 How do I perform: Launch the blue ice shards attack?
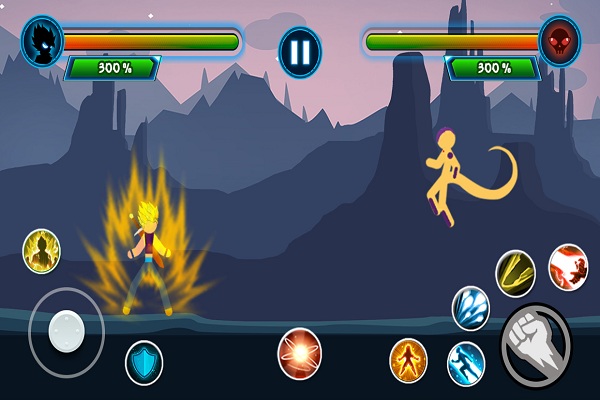470,306
